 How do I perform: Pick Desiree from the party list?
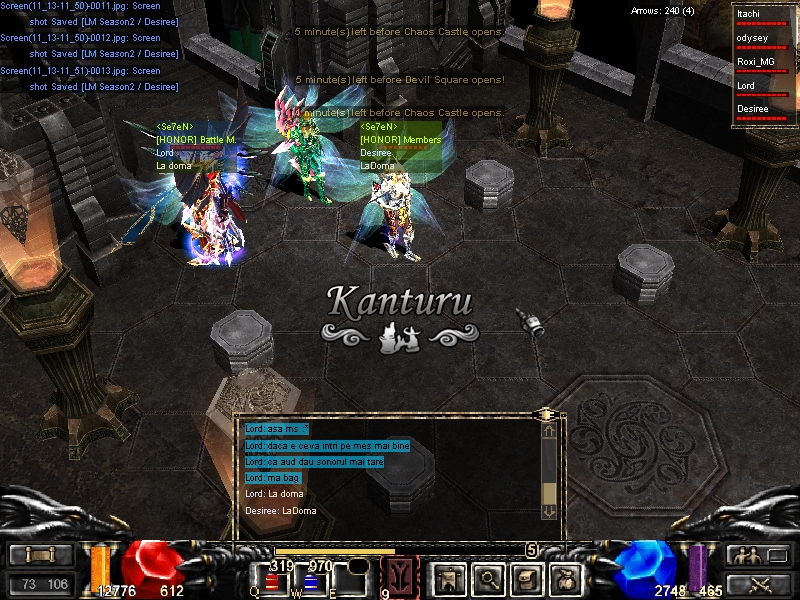pos(763,108)
